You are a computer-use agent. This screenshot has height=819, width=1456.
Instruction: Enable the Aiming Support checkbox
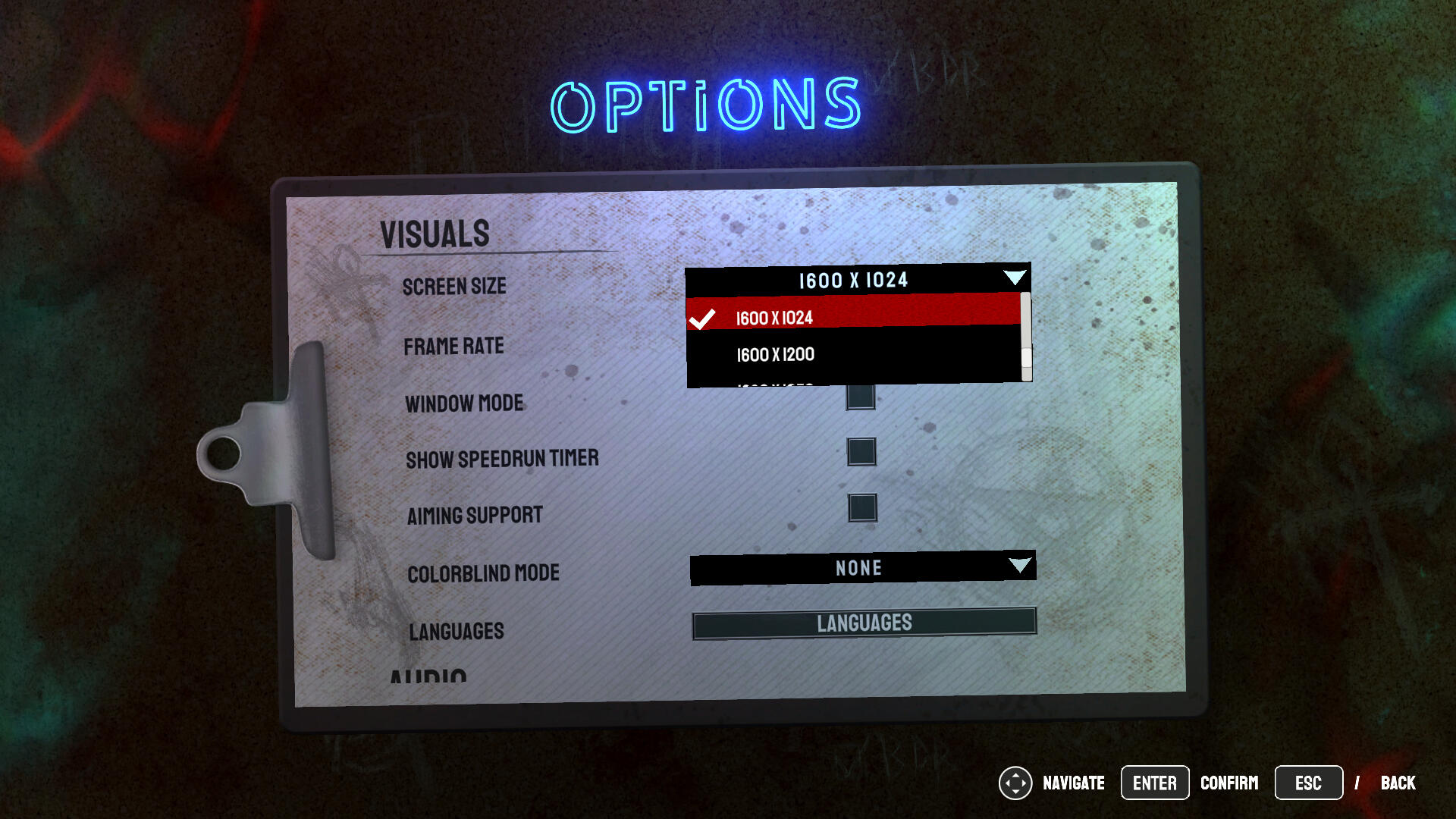point(862,508)
